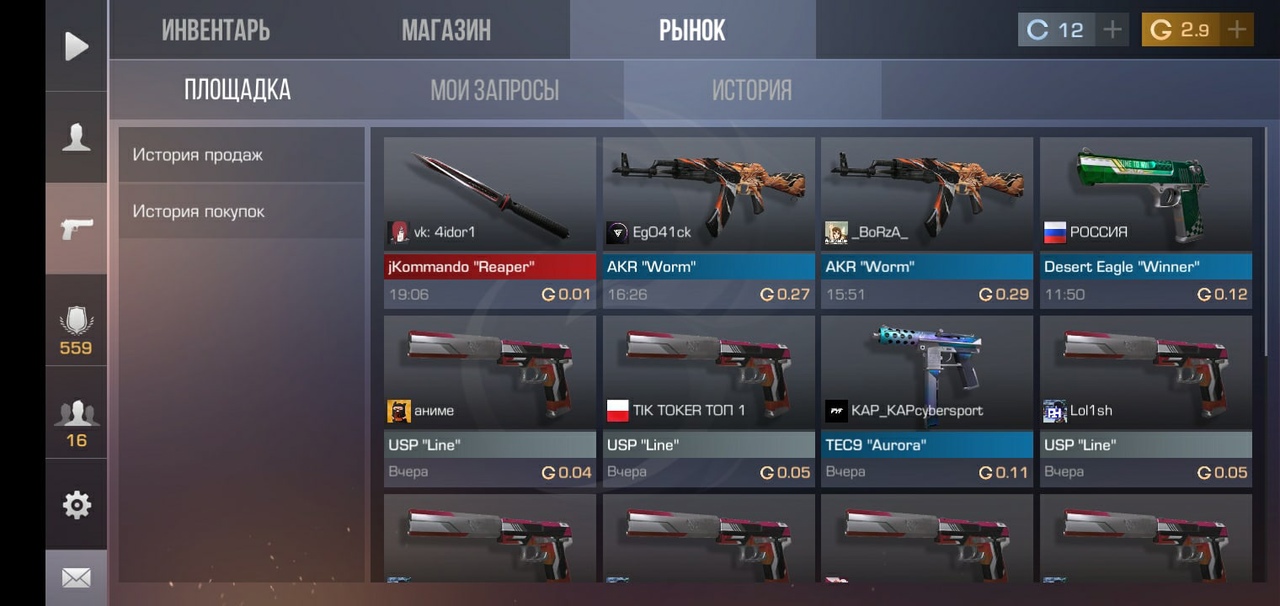Viewport: 1280px width, 606px height.
Task: Show the История sub-tab
Action: pos(751,90)
